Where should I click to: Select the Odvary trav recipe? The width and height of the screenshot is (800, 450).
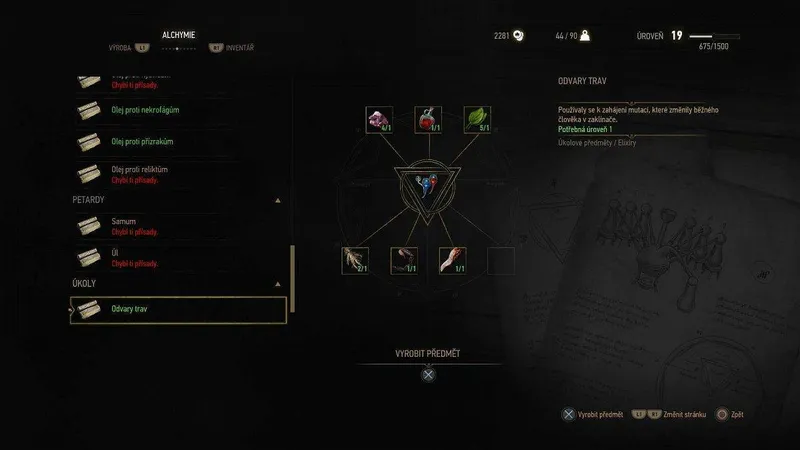click(x=178, y=310)
